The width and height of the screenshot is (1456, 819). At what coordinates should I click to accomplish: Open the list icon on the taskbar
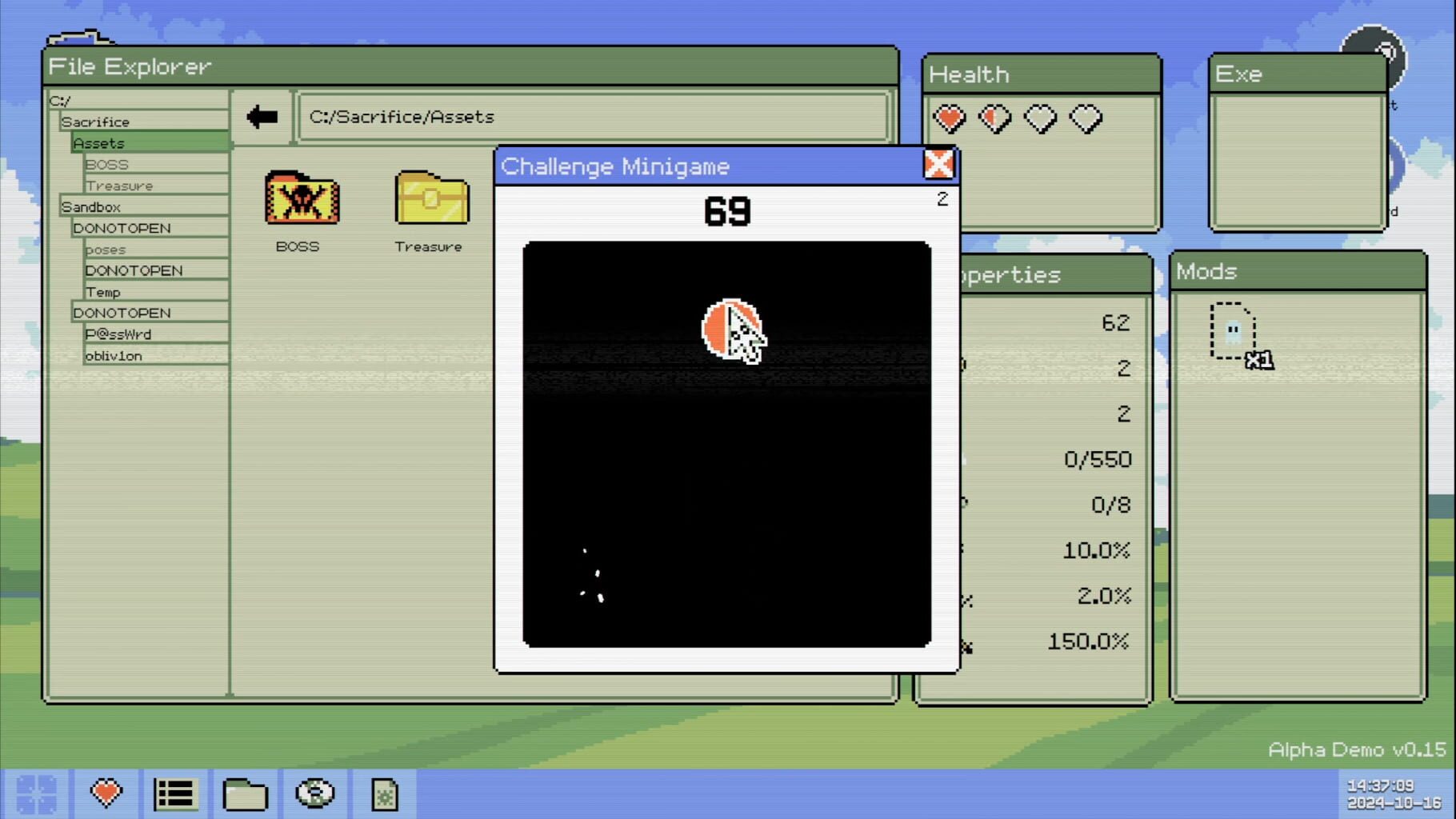pyautogui.click(x=175, y=793)
